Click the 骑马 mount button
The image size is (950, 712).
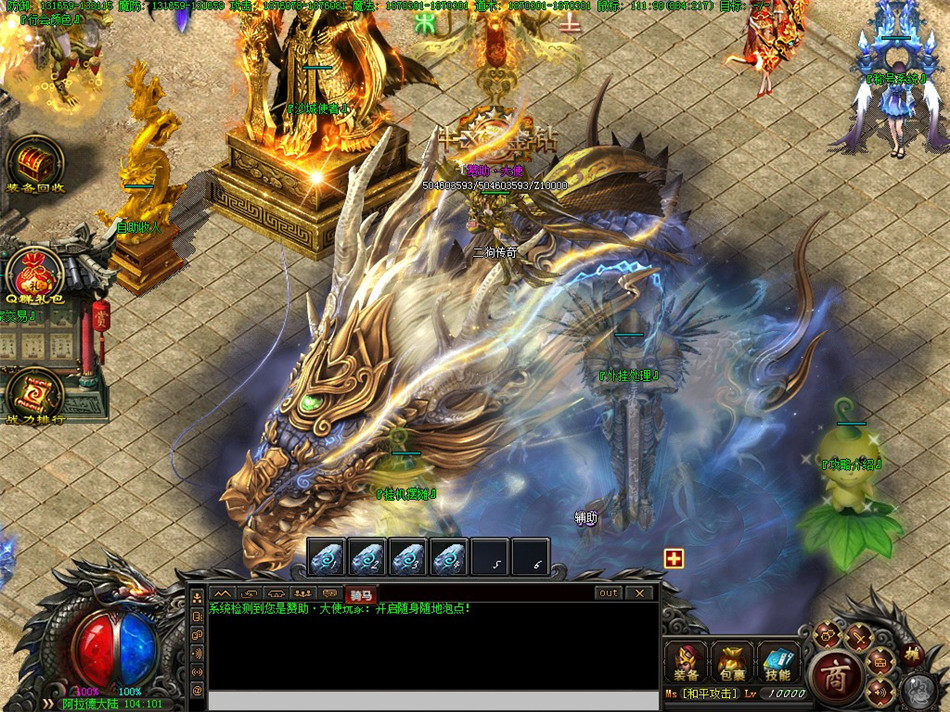click(361, 594)
